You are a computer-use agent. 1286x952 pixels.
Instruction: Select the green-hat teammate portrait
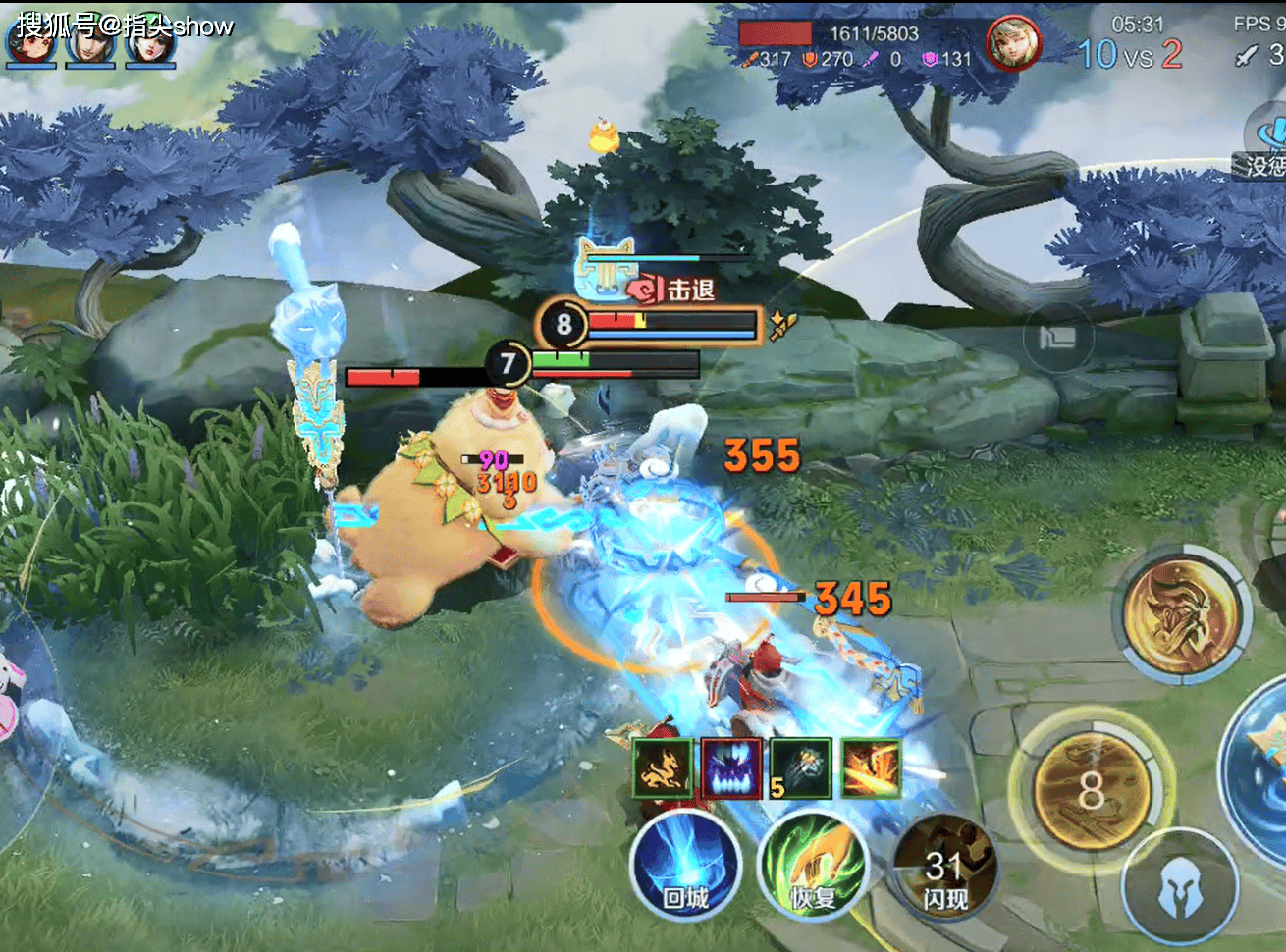coord(149,44)
